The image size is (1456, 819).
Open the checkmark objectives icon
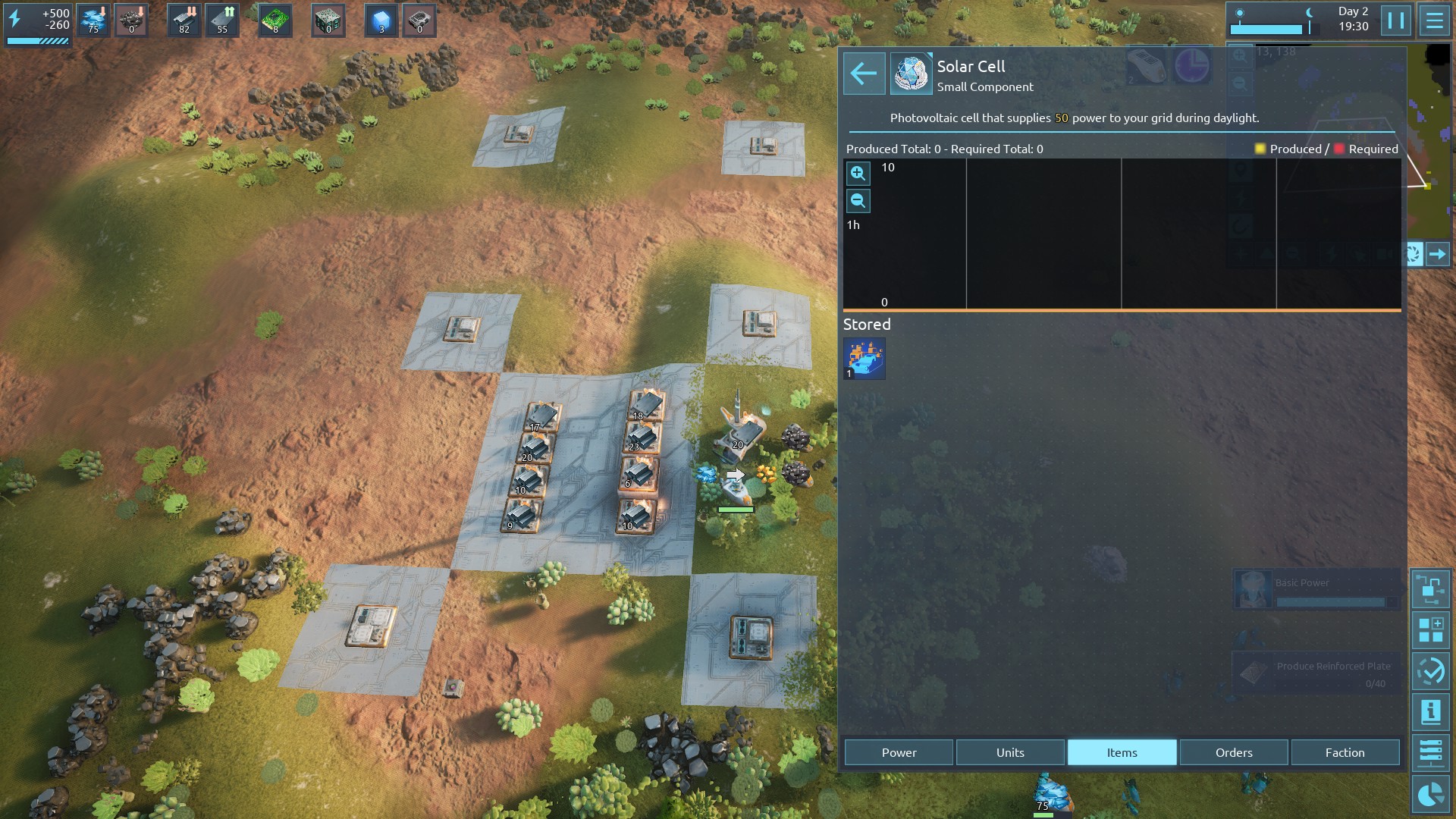tap(1430, 671)
